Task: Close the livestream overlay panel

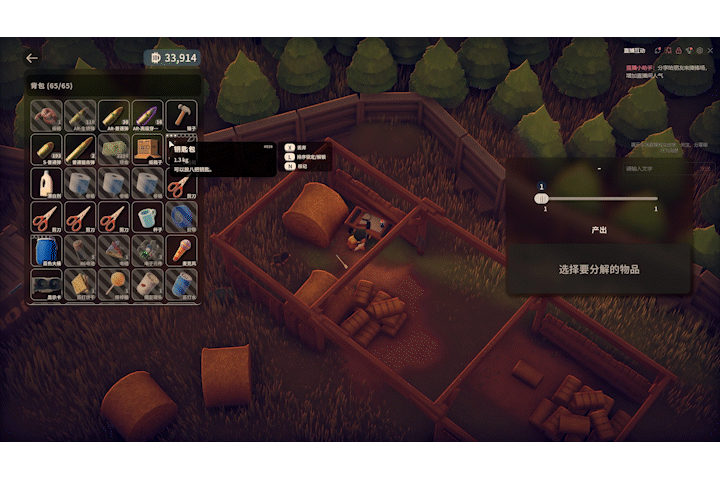Action: point(709,51)
